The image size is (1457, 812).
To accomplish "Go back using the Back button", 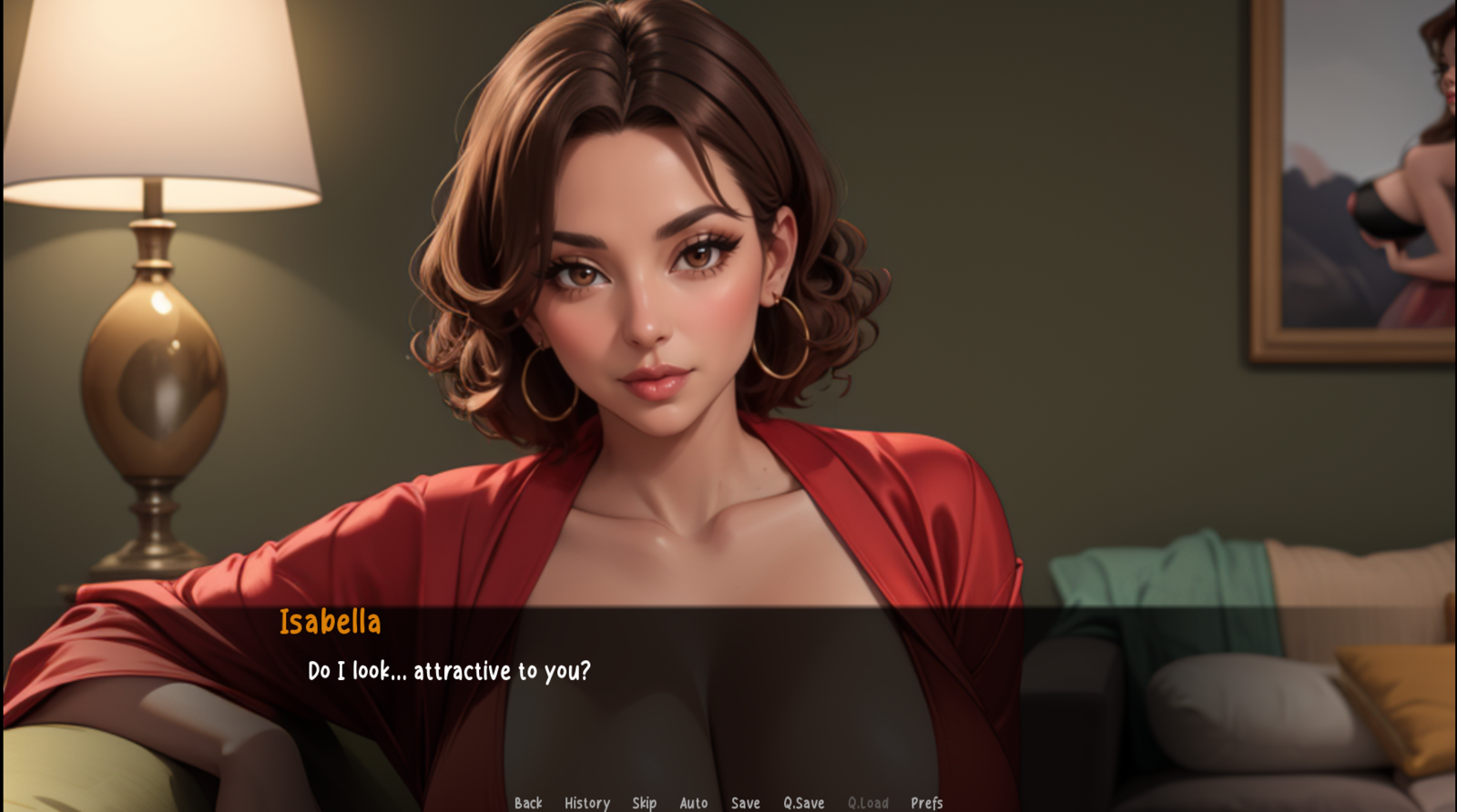I will [x=527, y=802].
